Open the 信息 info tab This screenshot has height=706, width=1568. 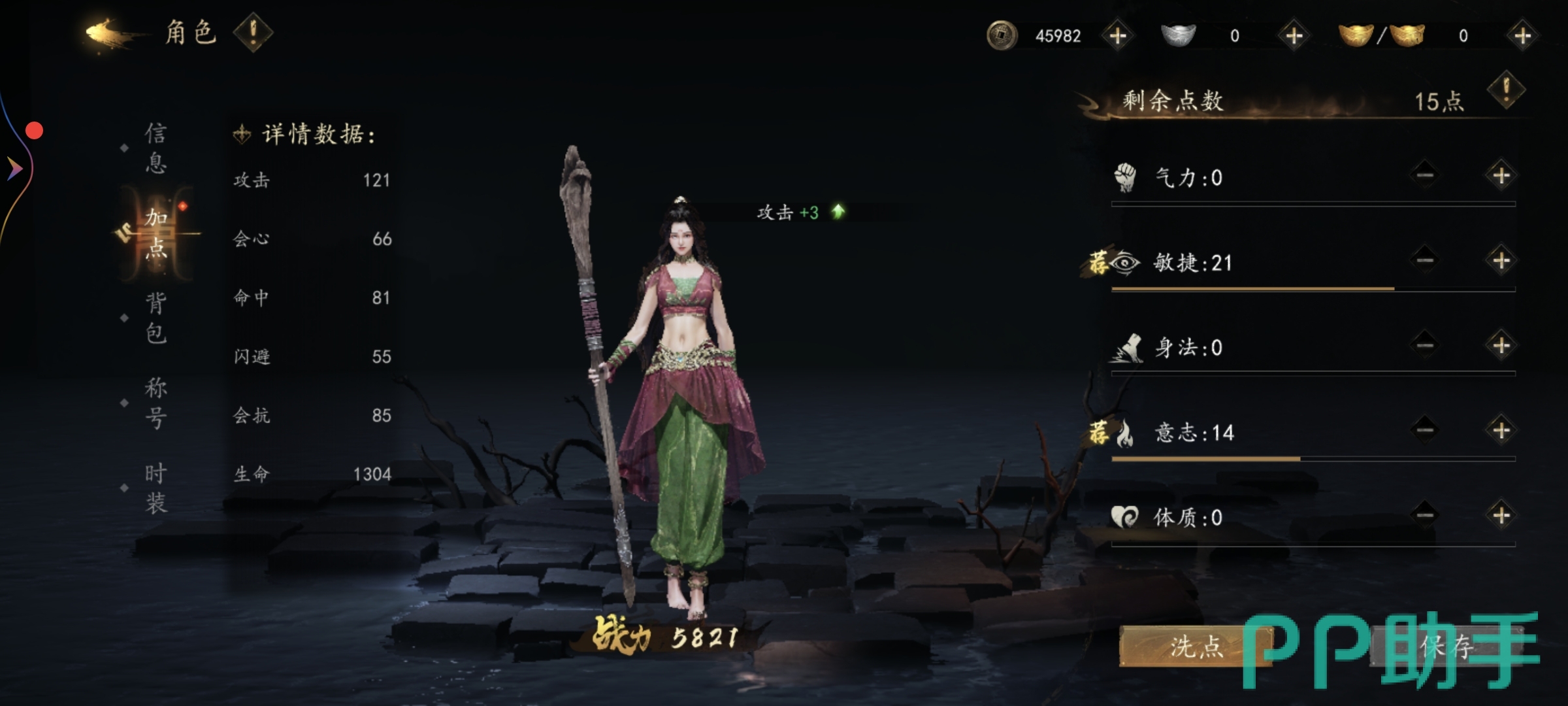coord(155,148)
